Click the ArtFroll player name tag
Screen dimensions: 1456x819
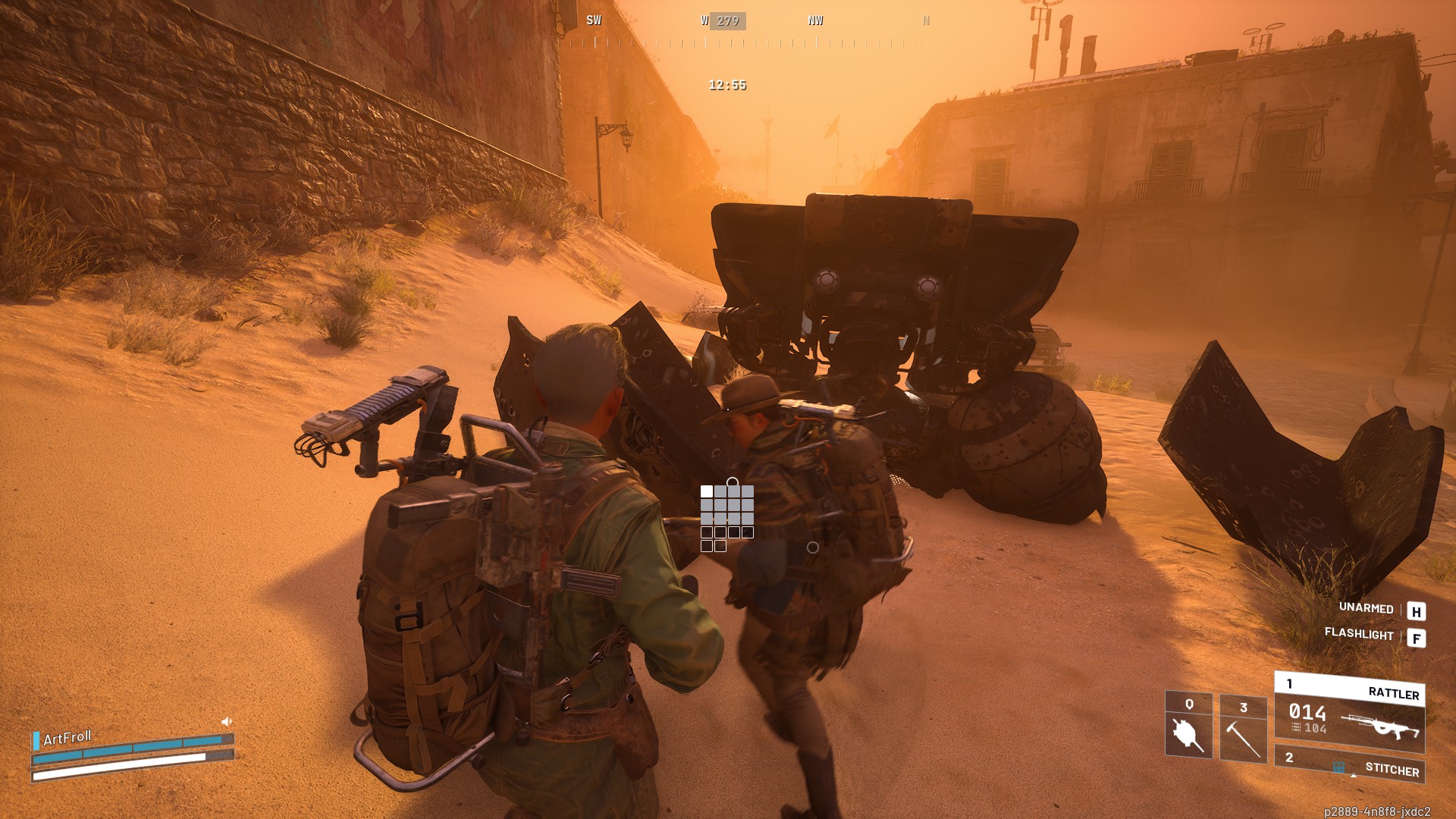[x=67, y=738]
